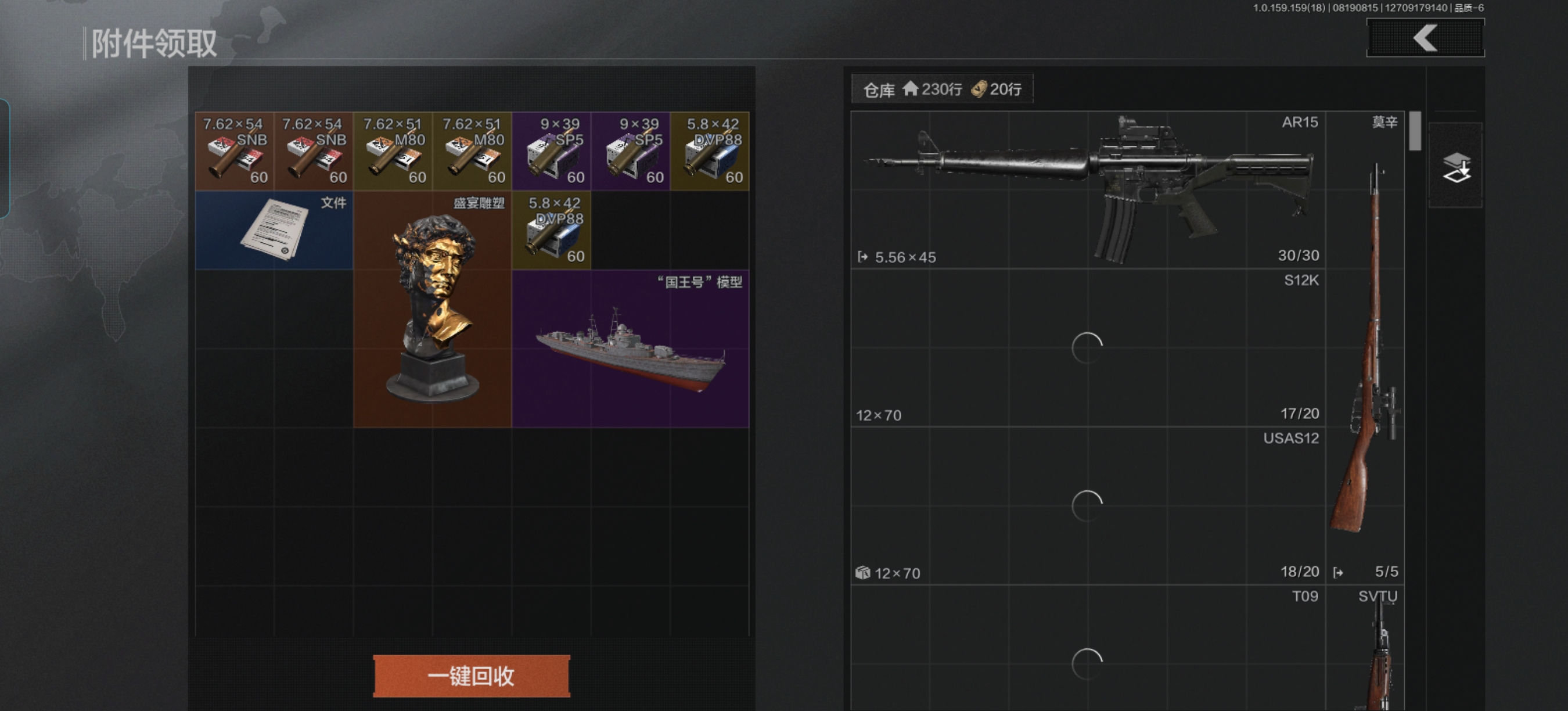Select the "国王号" warship model
Screen dimensions: 1568x711
[x=630, y=349]
